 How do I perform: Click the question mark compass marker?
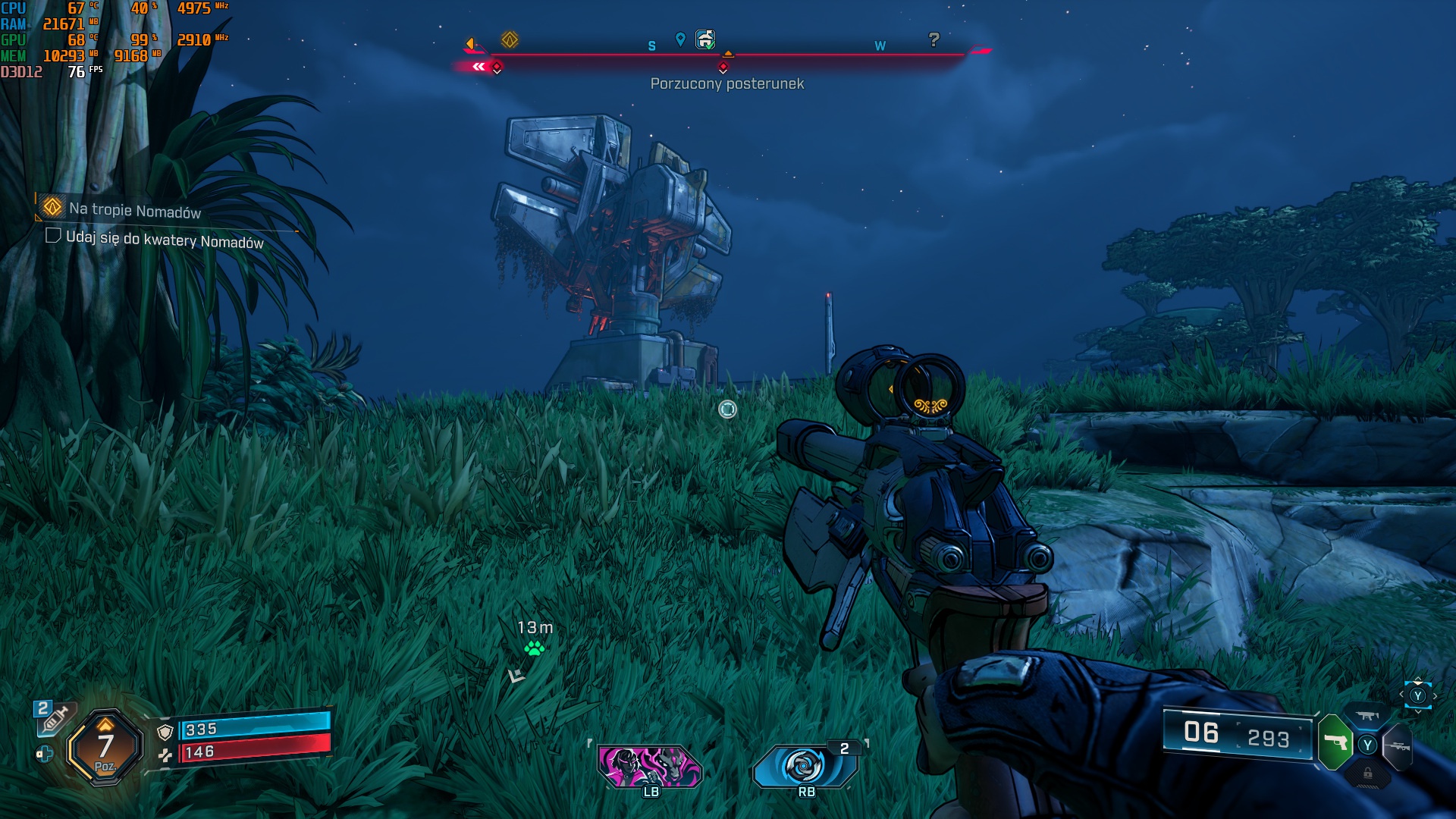[x=934, y=39]
